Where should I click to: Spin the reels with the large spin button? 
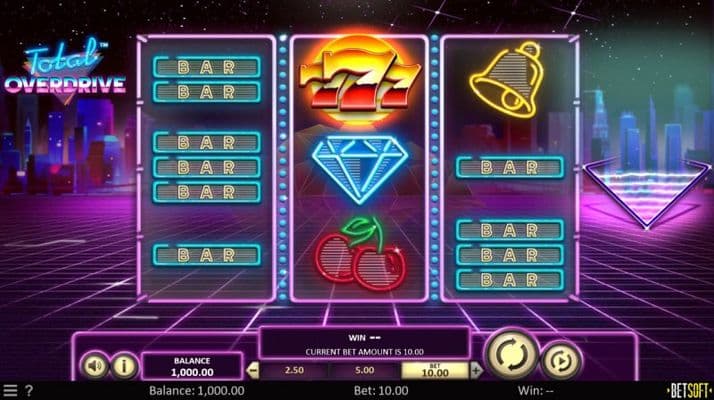coord(511,354)
